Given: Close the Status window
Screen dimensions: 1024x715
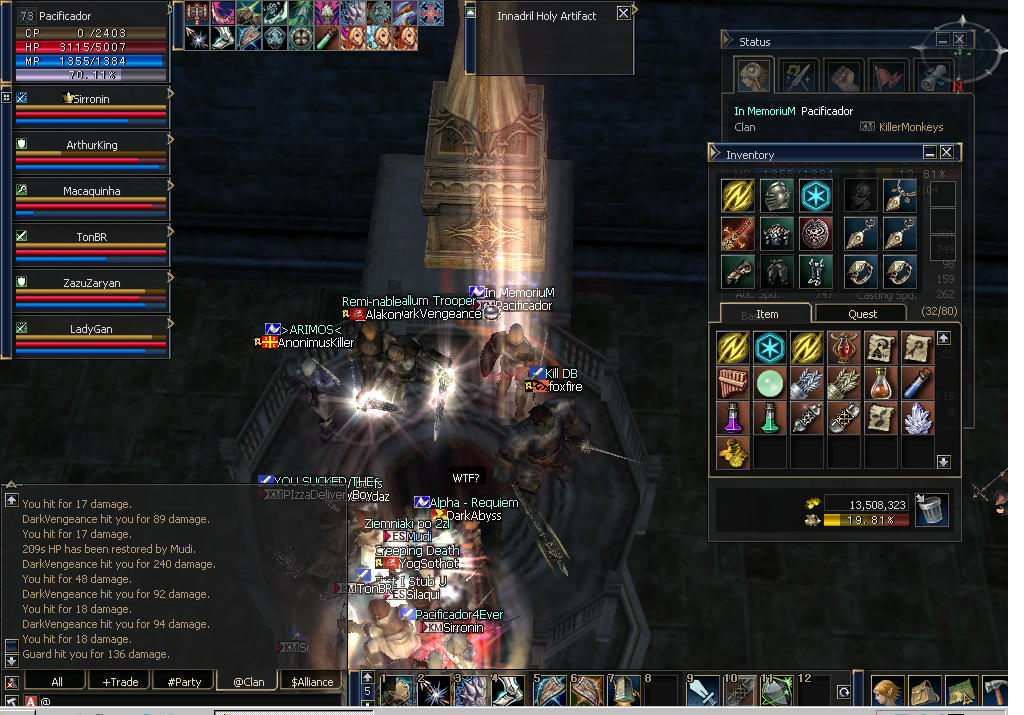Looking at the screenshot, I should [x=959, y=40].
